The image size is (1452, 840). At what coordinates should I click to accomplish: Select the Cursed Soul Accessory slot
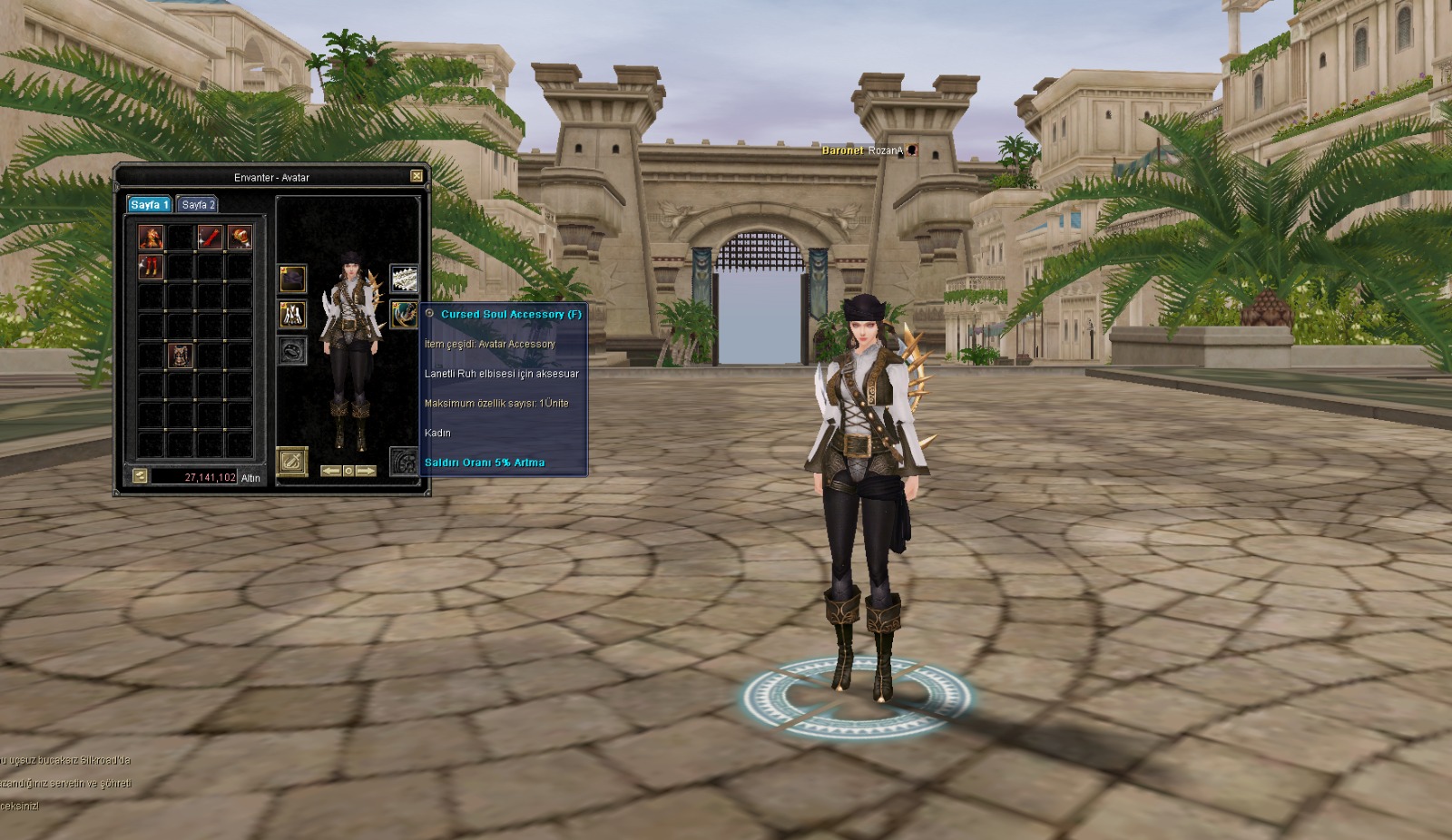coord(404,315)
